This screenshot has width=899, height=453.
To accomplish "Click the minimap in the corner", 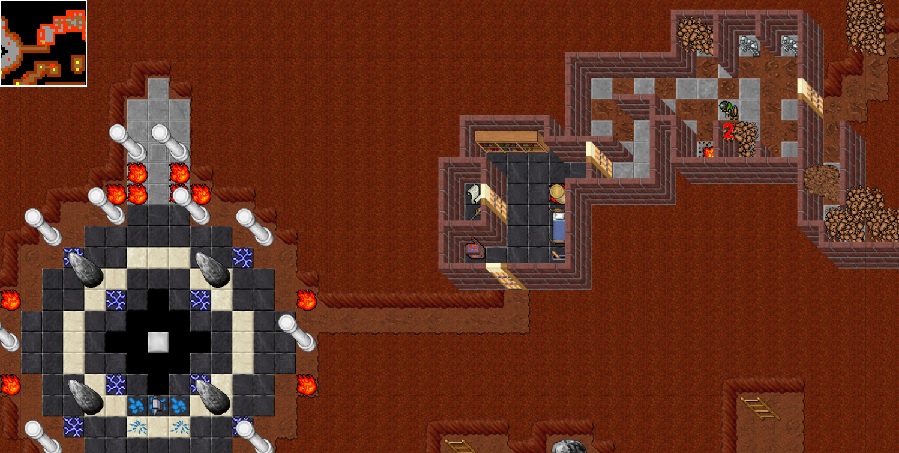I will click(43, 43).
